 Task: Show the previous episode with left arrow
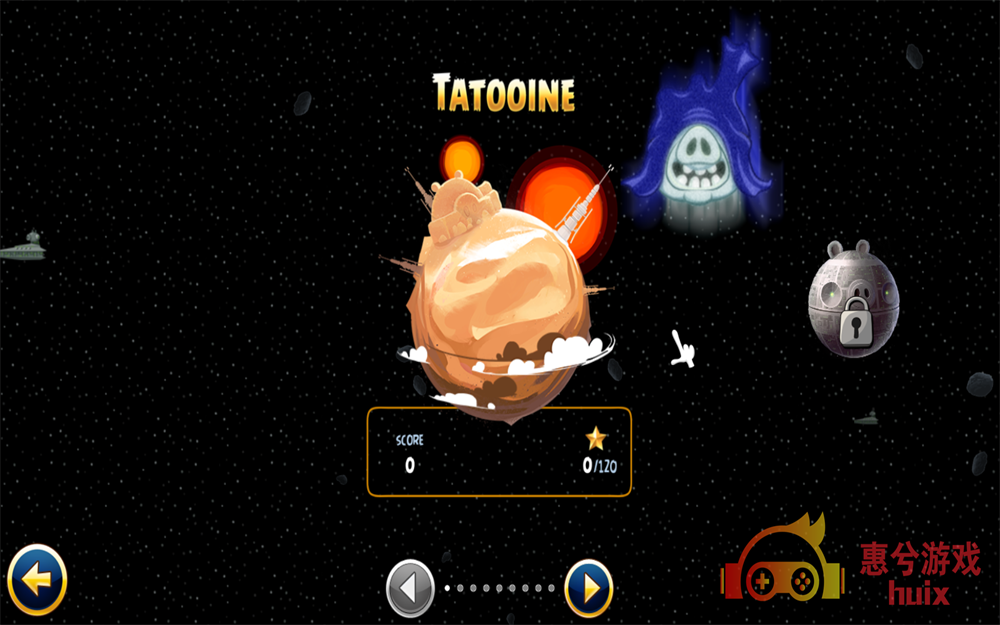coord(410,588)
